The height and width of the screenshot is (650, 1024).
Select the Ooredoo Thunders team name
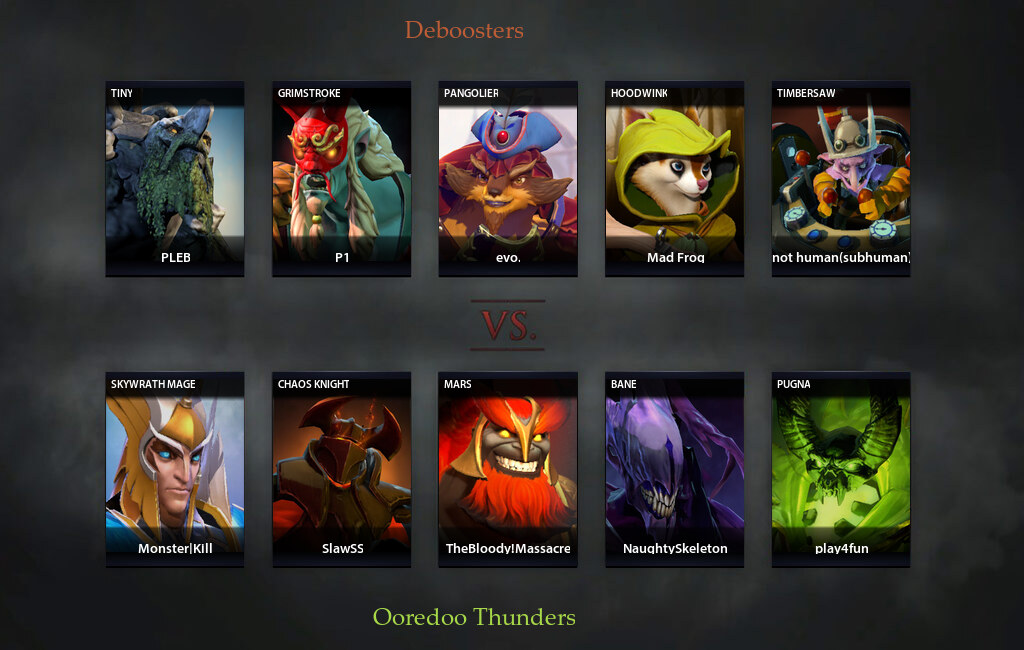click(474, 617)
